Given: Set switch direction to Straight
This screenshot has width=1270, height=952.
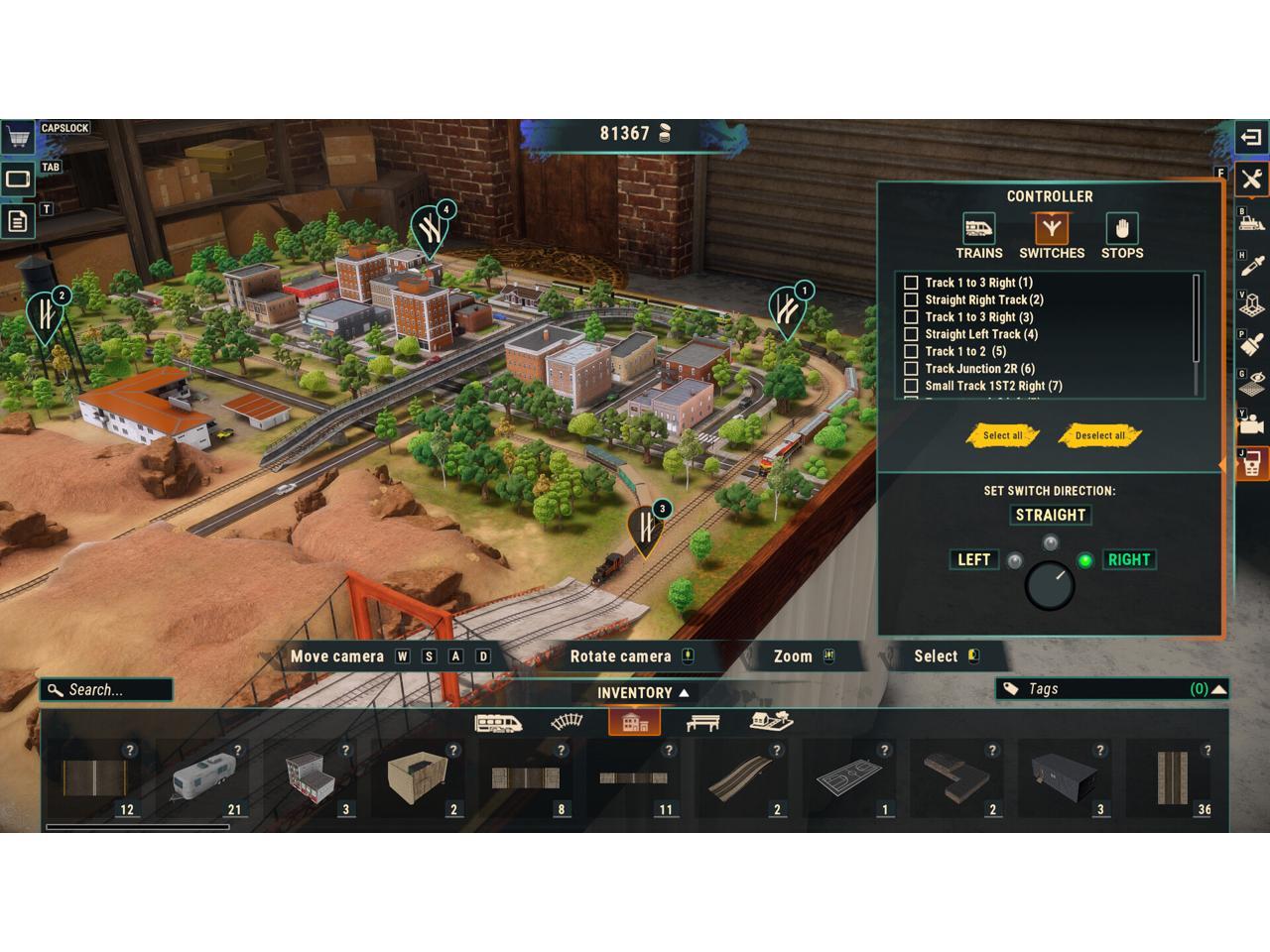Looking at the screenshot, I should click(x=1050, y=515).
